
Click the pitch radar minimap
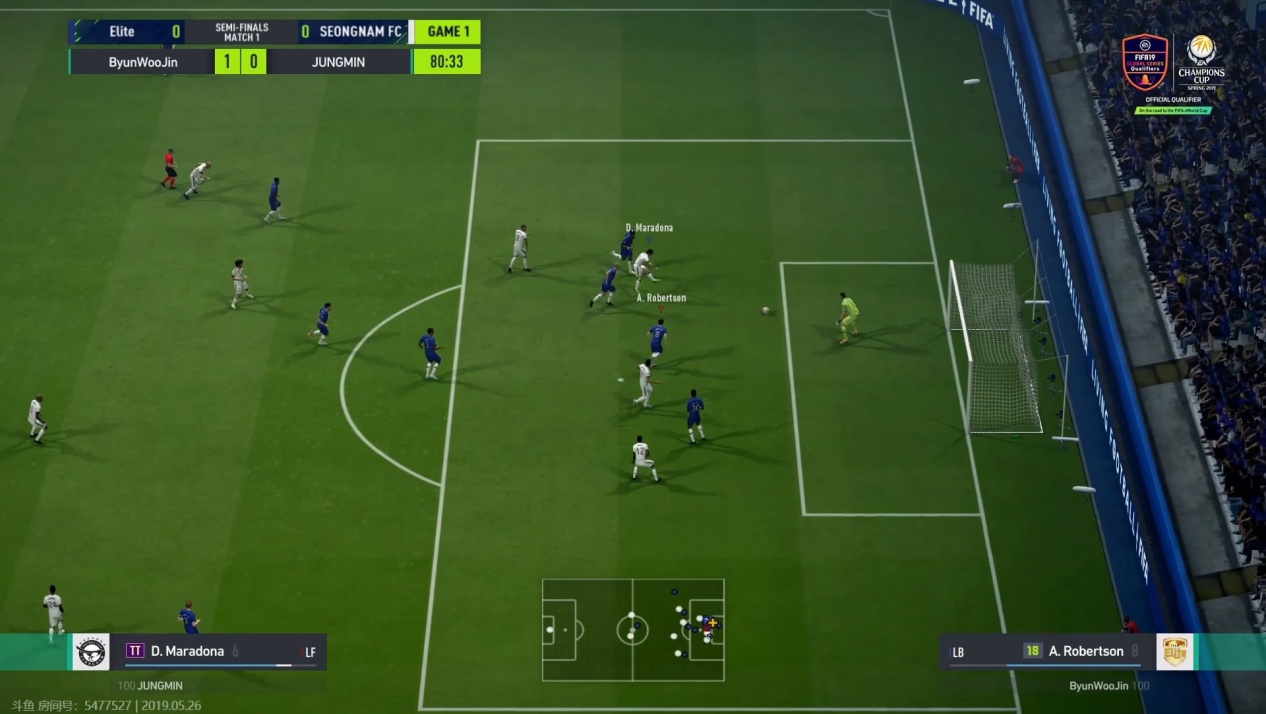pyautogui.click(x=633, y=630)
